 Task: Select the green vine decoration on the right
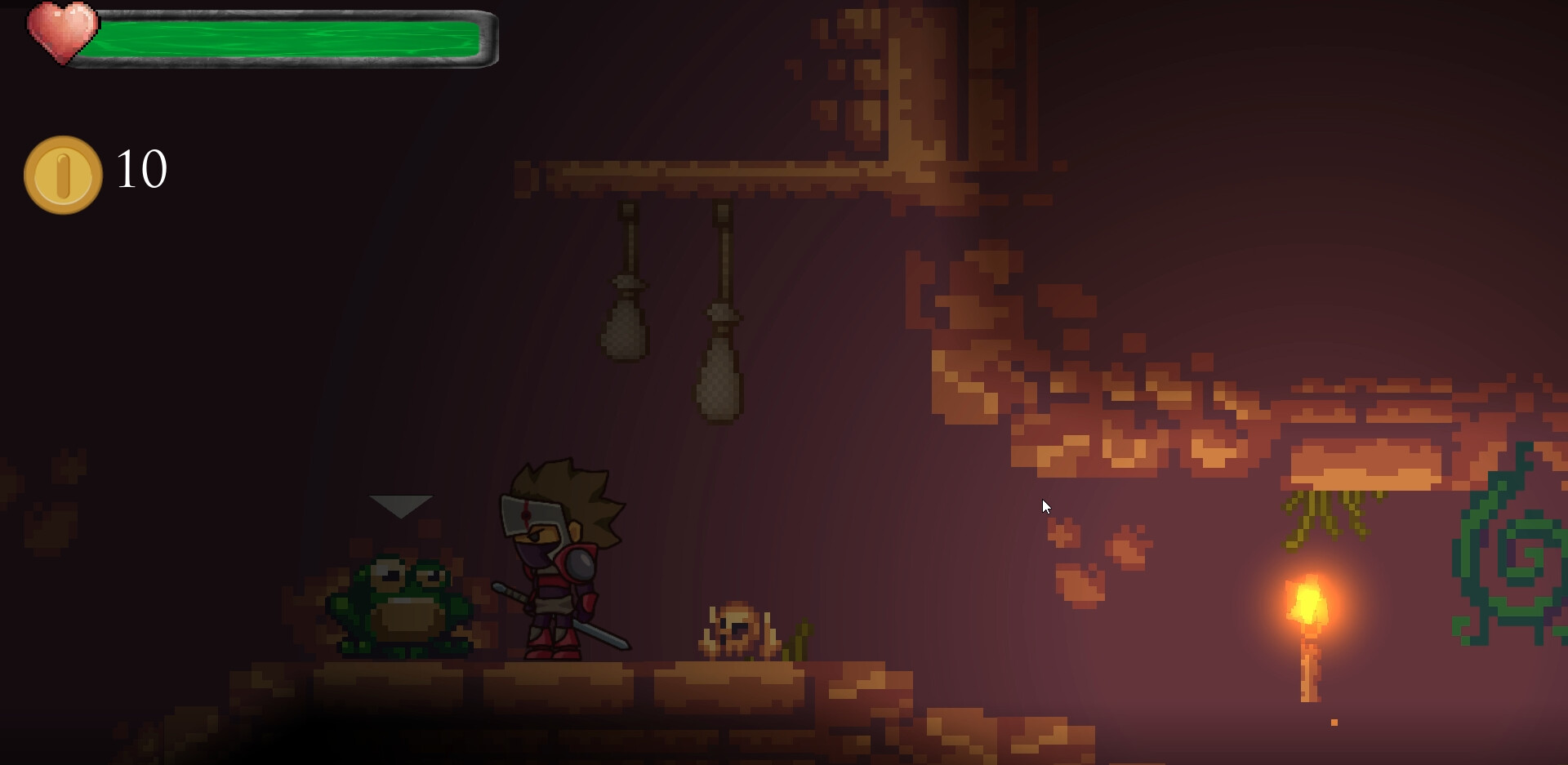(1515, 555)
